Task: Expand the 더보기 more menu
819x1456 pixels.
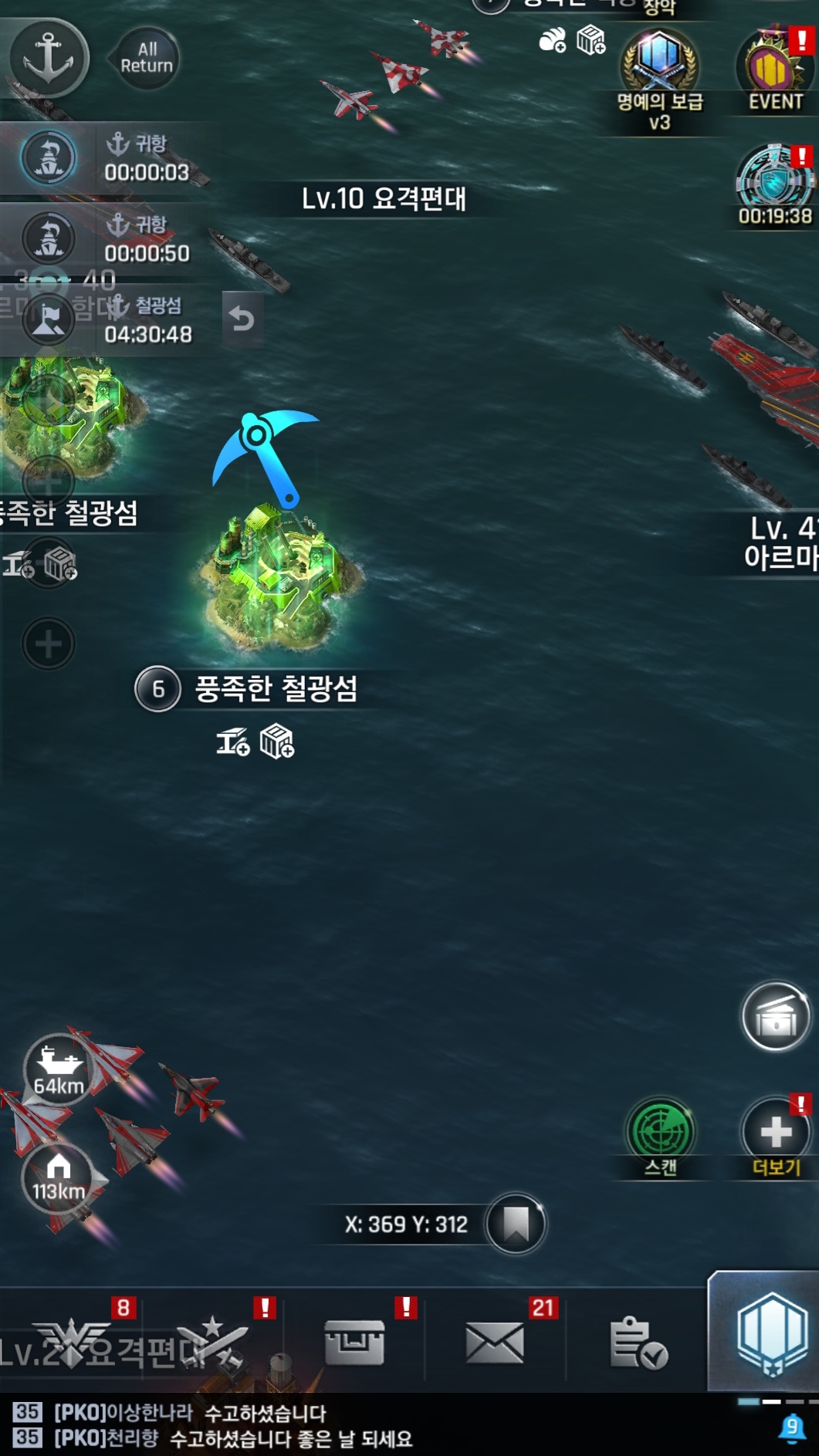Action: pyautogui.click(x=776, y=1133)
